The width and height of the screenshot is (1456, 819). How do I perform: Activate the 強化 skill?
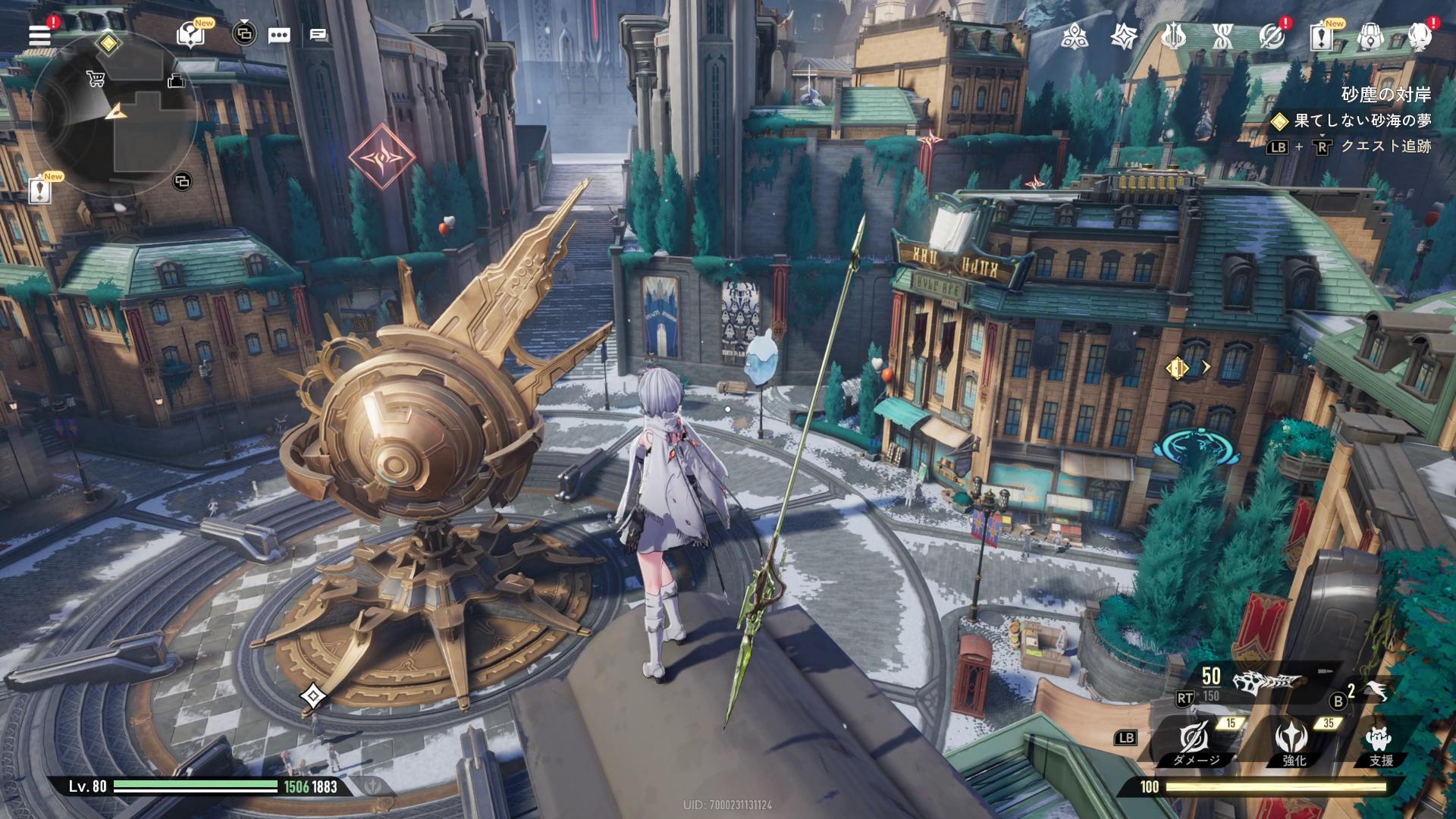[x=1291, y=741]
